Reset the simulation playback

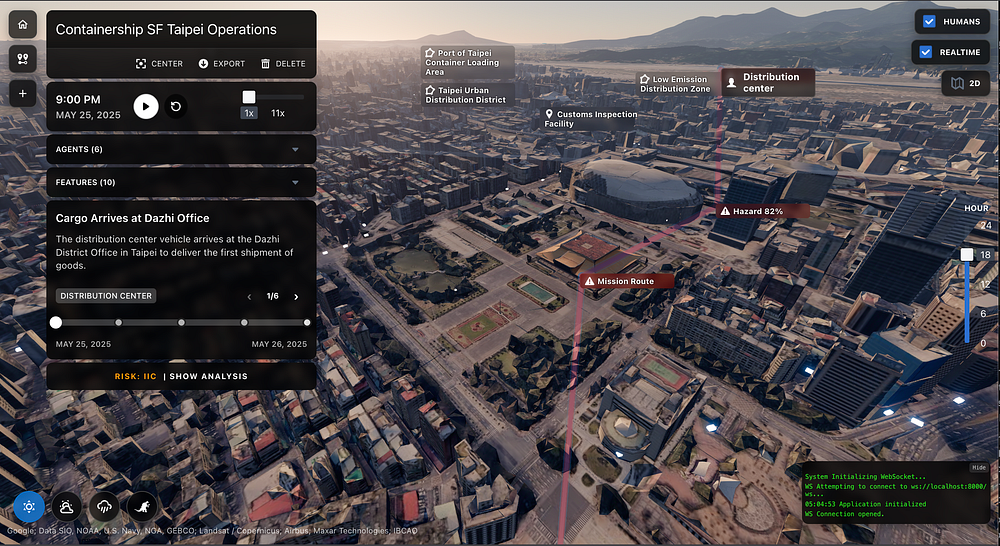(x=176, y=105)
